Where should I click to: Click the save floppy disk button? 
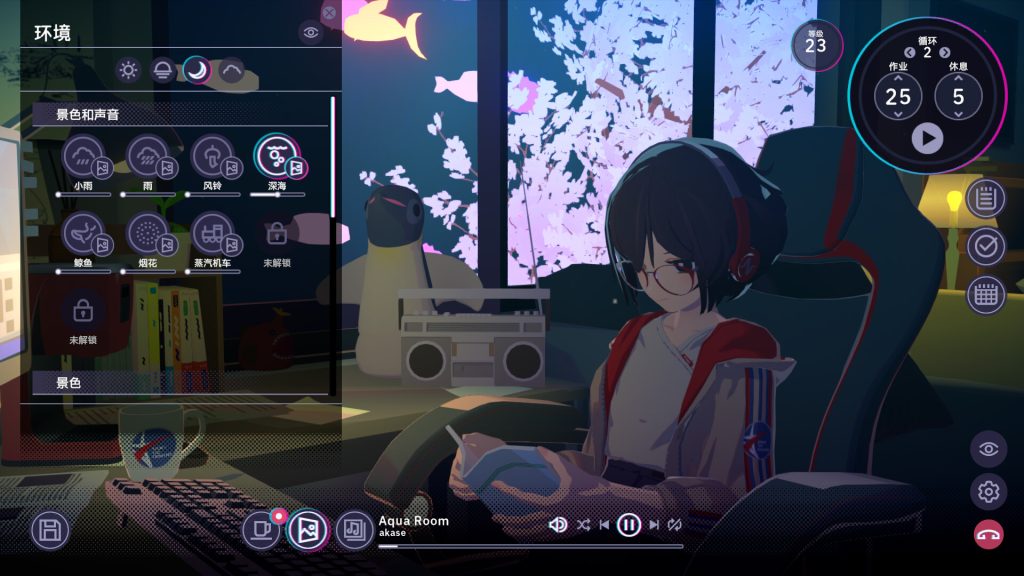point(50,529)
